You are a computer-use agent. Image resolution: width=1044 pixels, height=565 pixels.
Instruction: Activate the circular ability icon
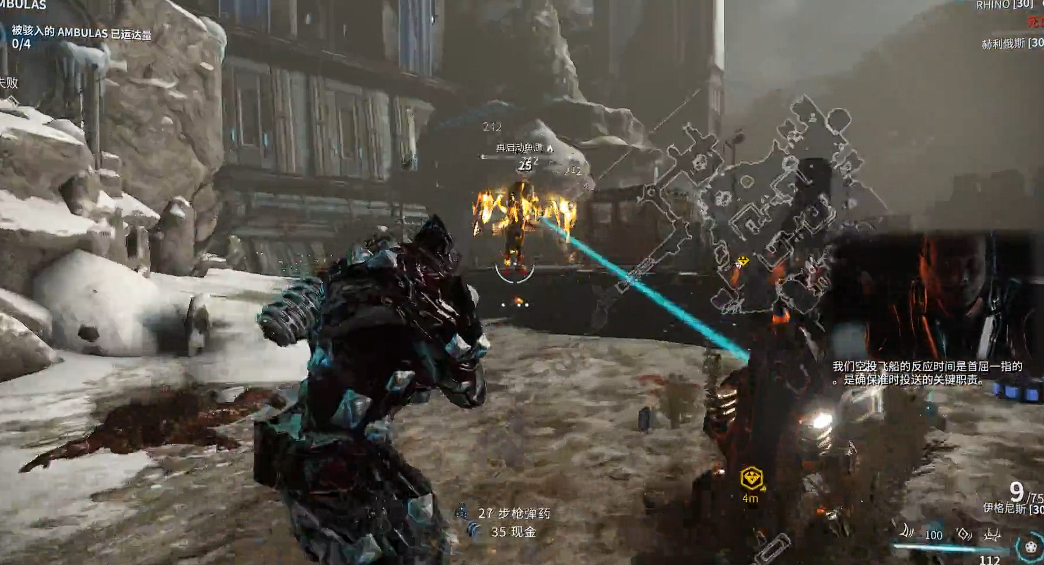[1029, 545]
